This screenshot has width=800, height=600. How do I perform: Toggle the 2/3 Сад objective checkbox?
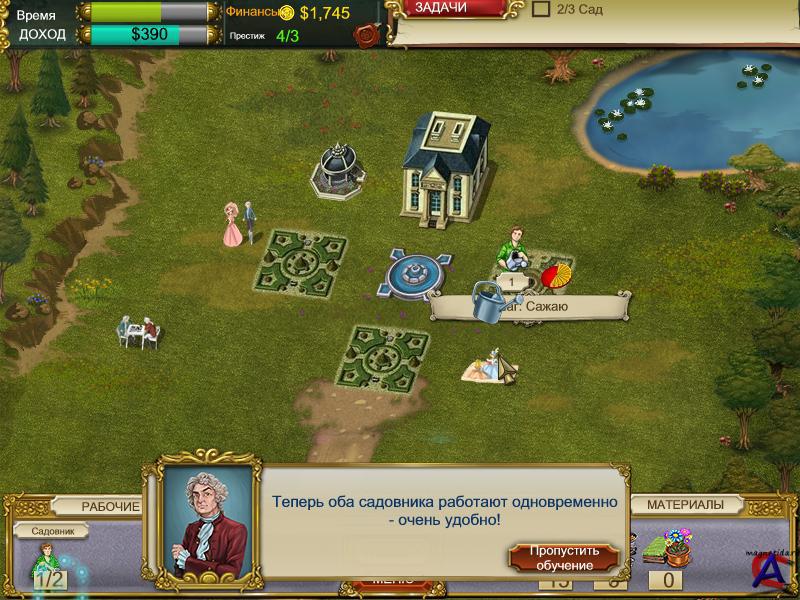pos(541,9)
